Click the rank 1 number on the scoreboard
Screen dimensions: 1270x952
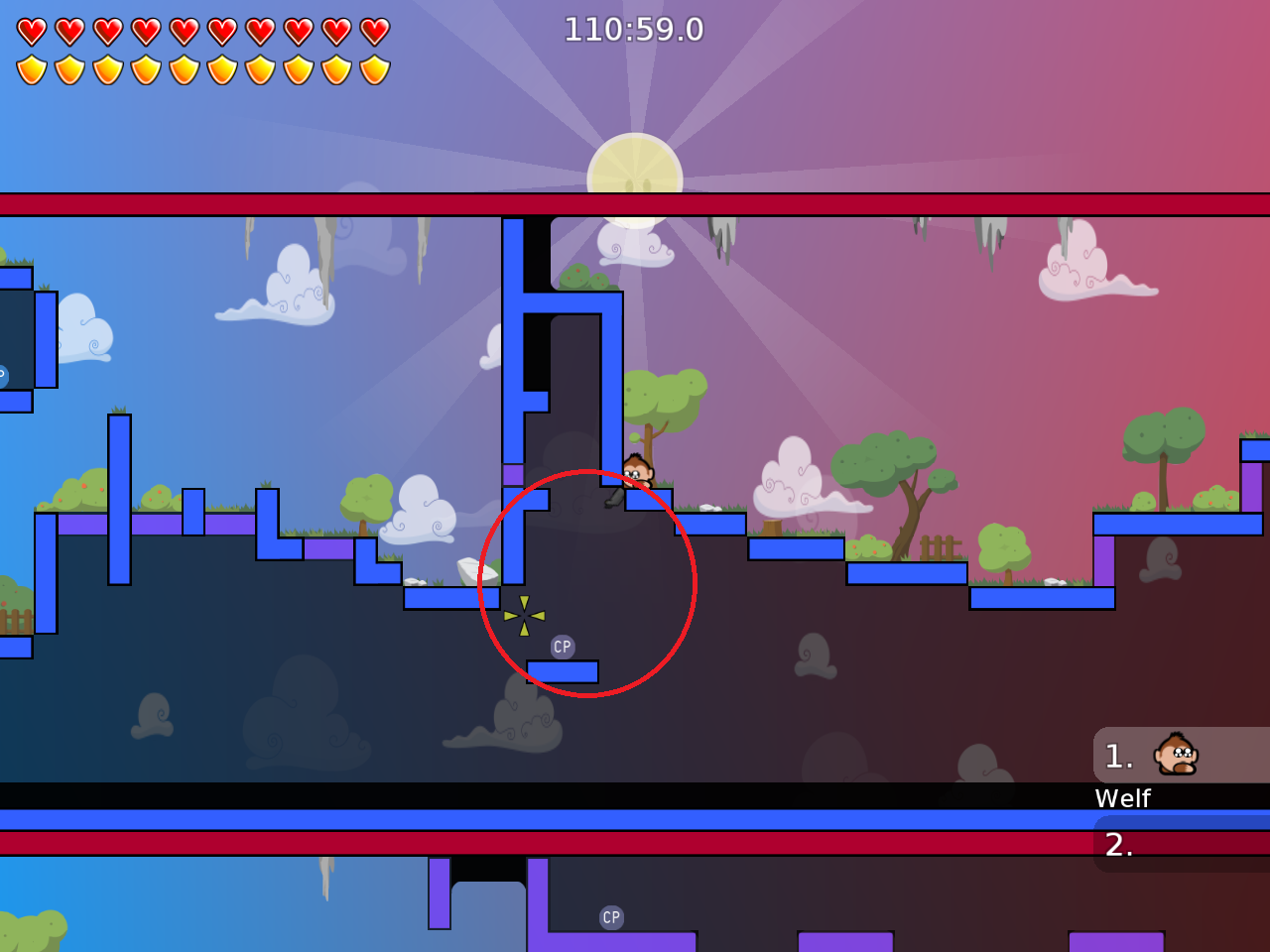pyautogui.click(x=1119, y=756)
